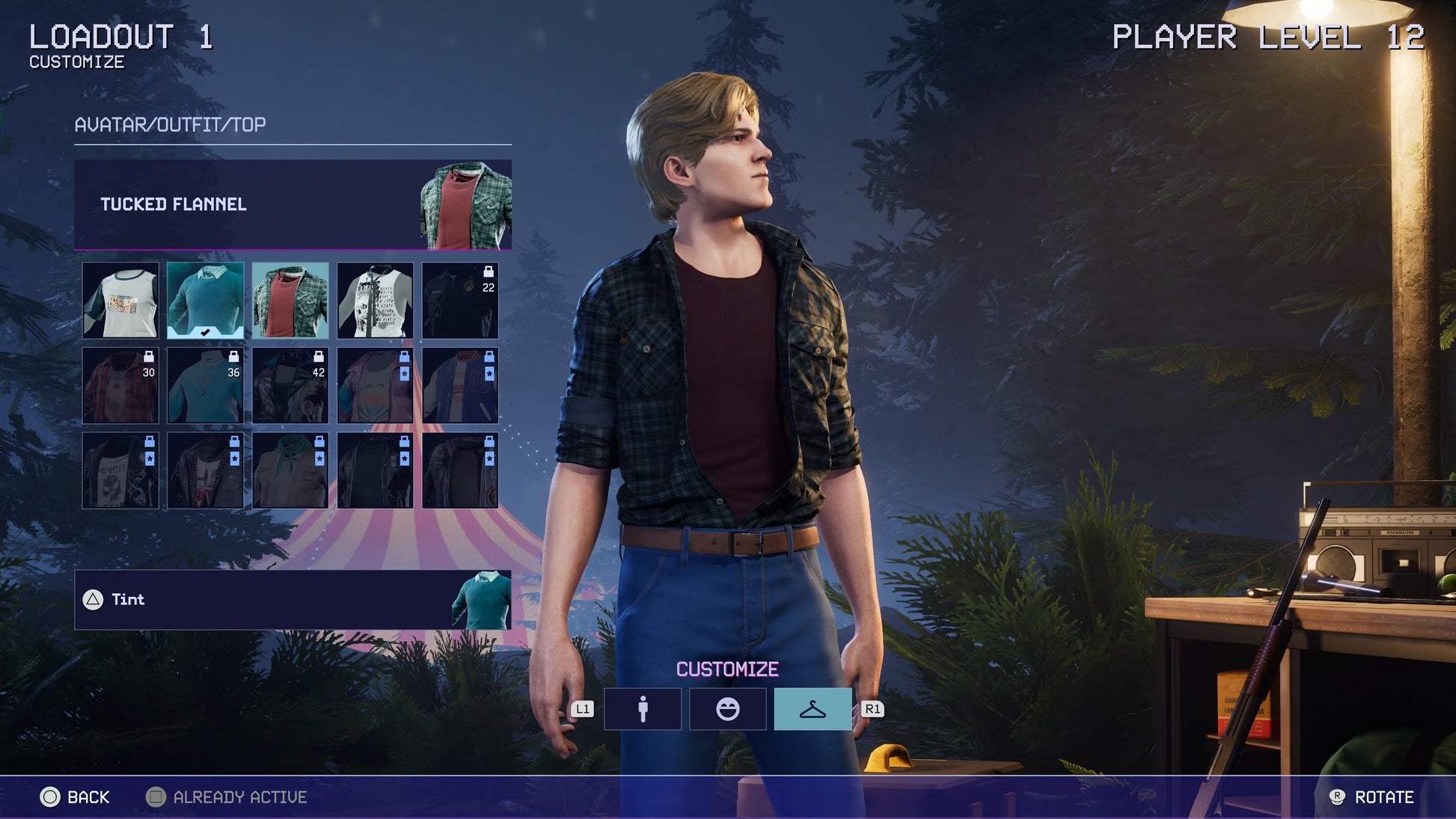Select the locked blue varsity jacket
This screenshot has width=1456, height=819.
460,385
